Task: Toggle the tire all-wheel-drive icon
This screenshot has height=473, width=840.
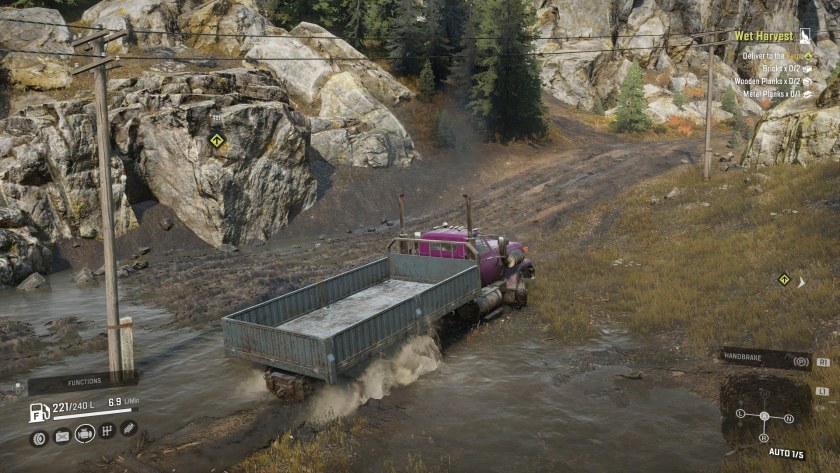Action: click(x=39, y=437)
